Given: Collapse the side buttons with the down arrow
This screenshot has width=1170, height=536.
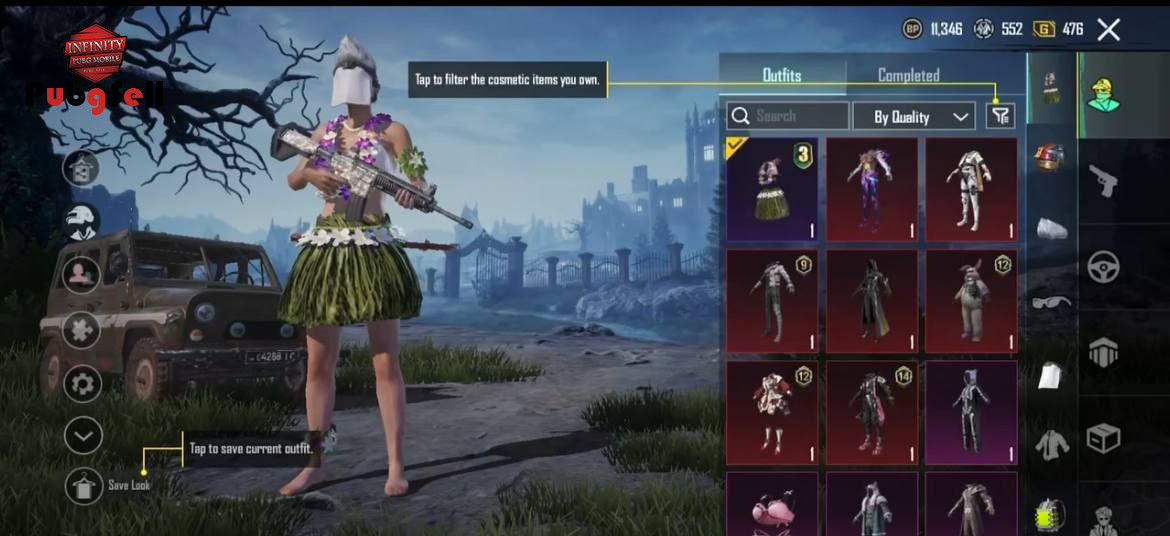Looking at the screenshot, I should click(x=83, y=435).
